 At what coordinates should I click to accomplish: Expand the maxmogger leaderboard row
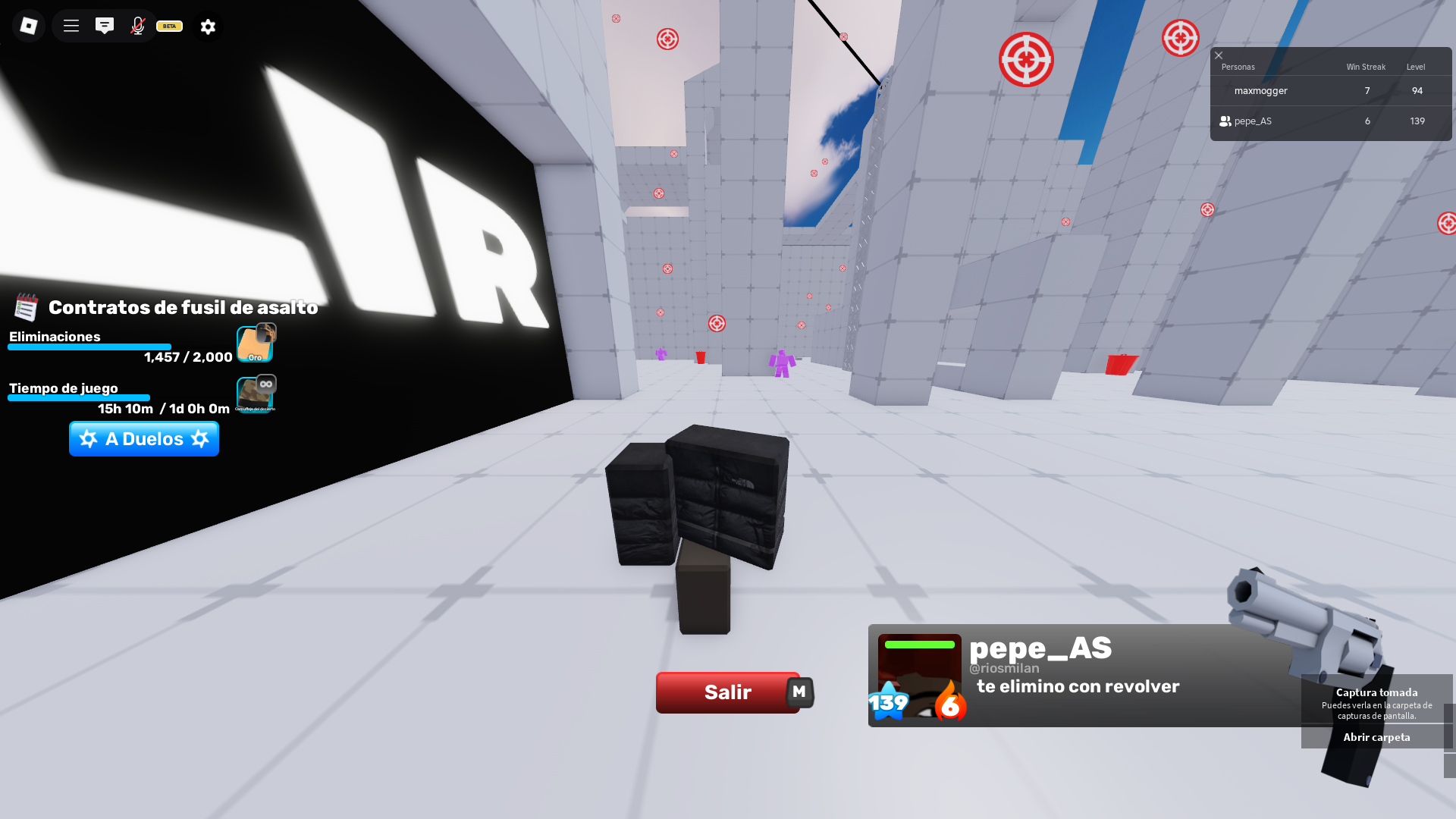(x=1260, y=90)
